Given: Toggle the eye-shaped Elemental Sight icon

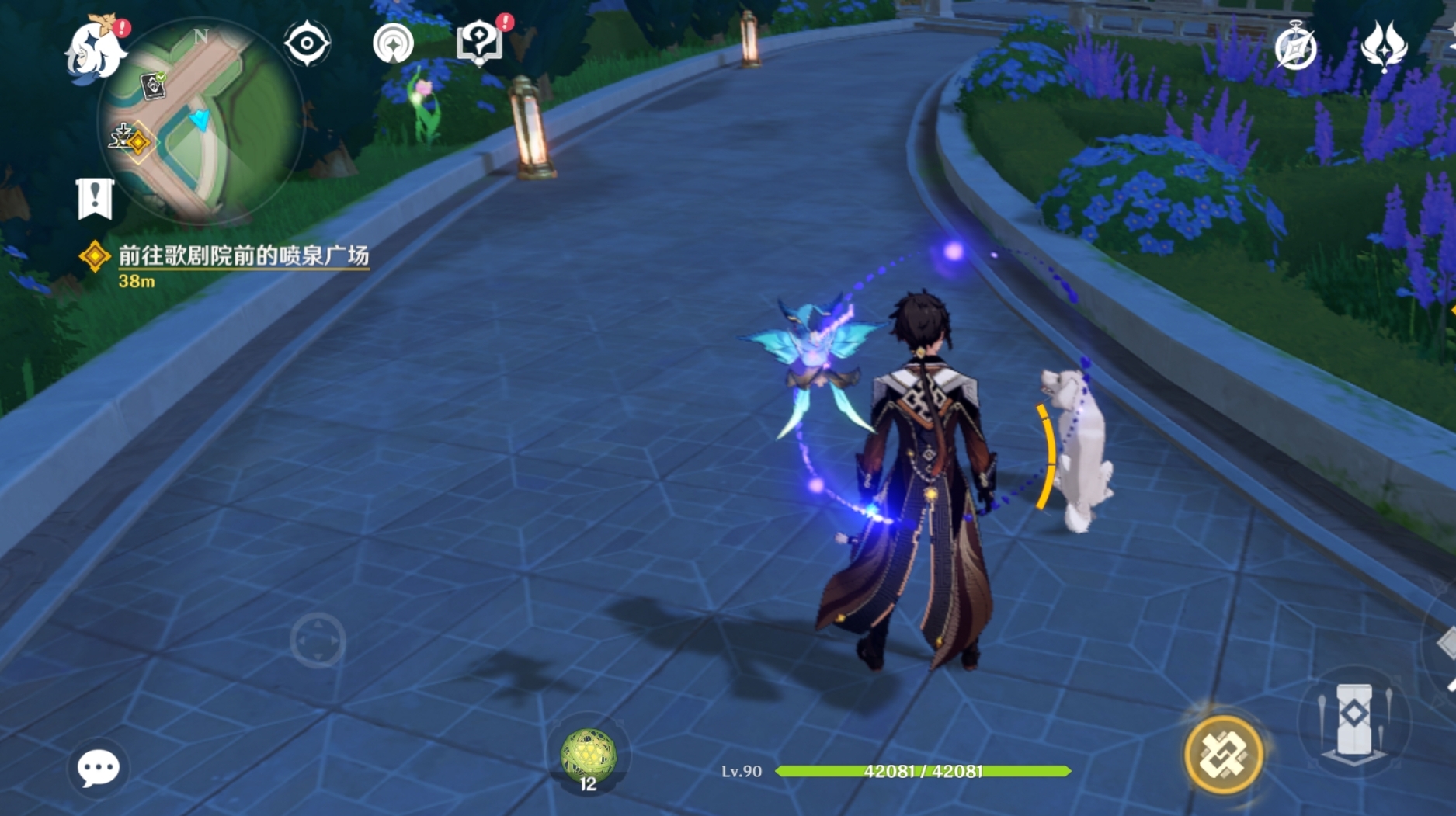Looking at the screenshot, I should coord(307,43).
